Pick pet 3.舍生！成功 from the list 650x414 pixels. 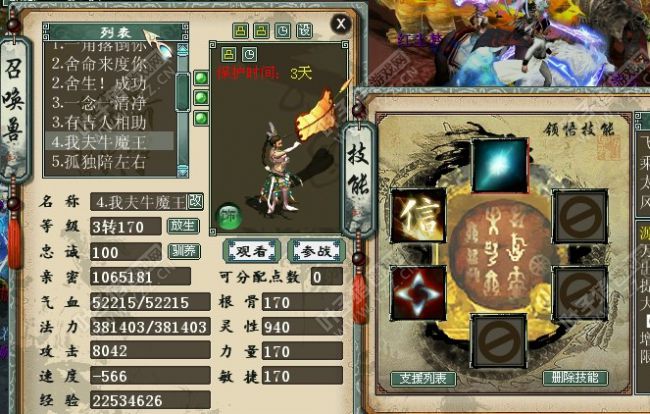coord(111,84)
